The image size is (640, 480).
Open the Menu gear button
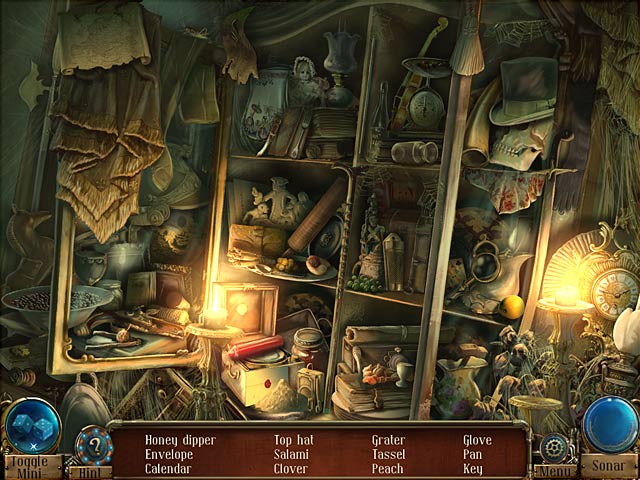(x=553, y=447)
